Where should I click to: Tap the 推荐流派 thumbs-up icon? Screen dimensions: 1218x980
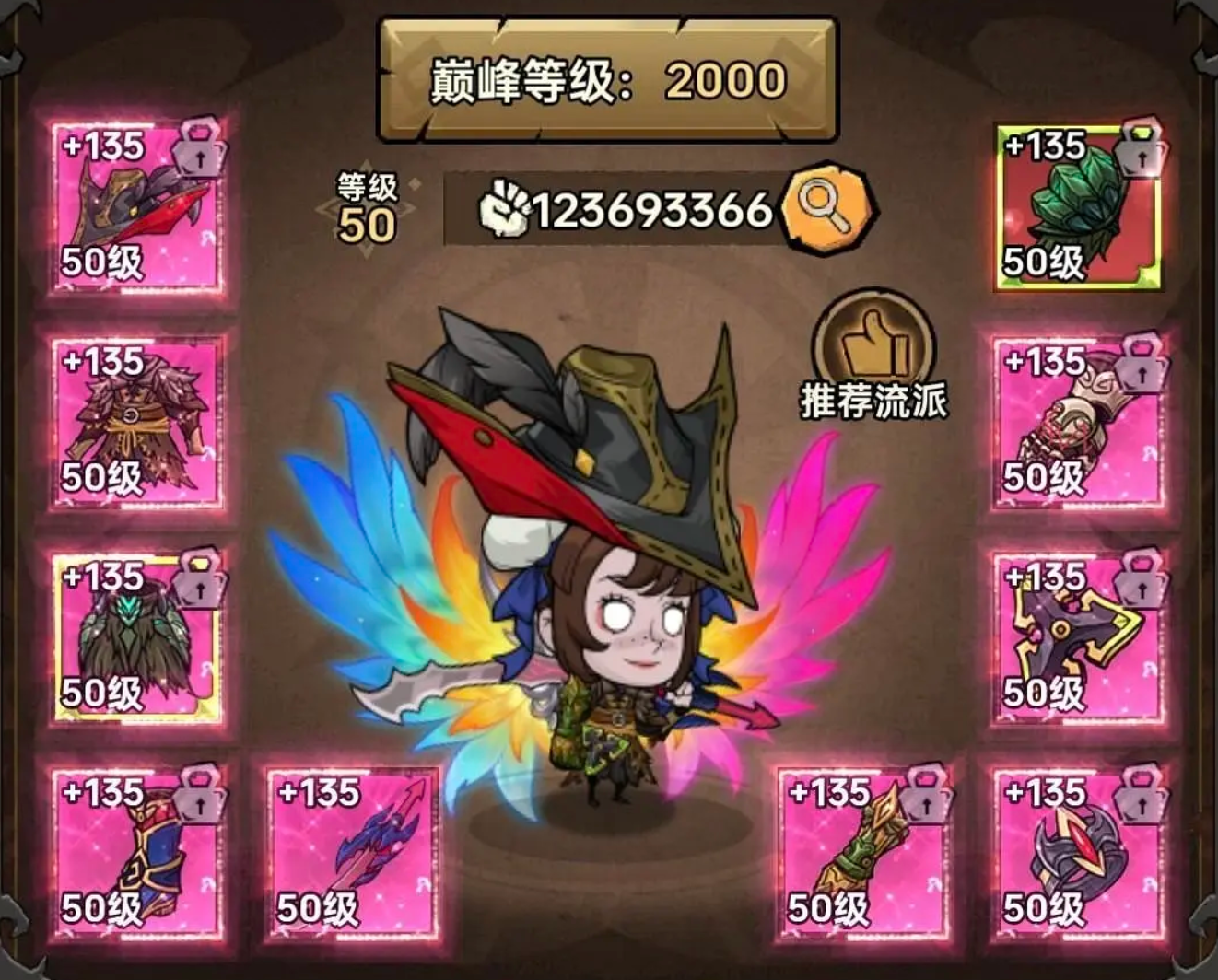[872, 341]
